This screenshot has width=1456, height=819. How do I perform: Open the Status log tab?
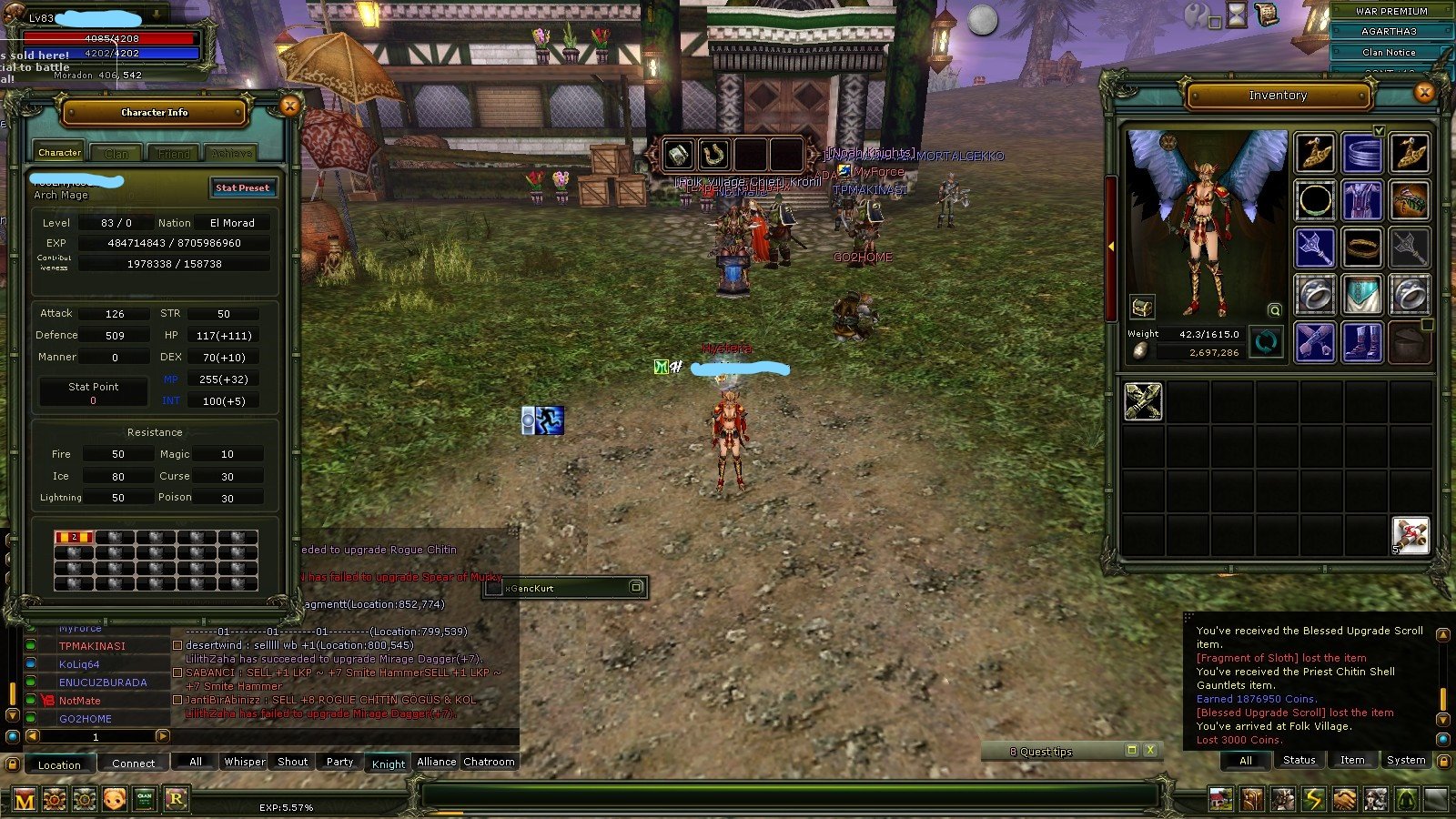(x=1299, y=760)
